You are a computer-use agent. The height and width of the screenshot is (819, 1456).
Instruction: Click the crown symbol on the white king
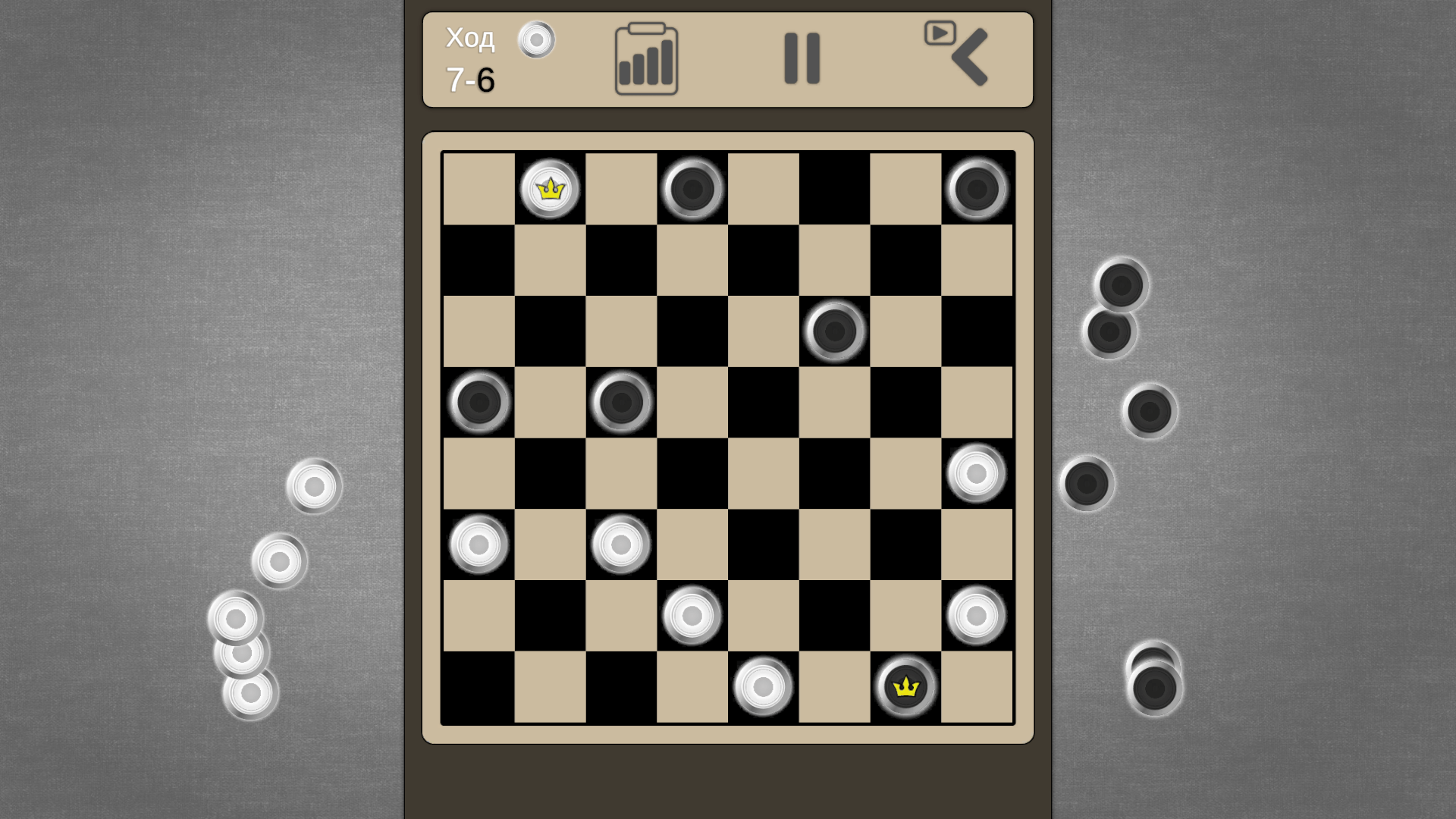pos(548,189)
